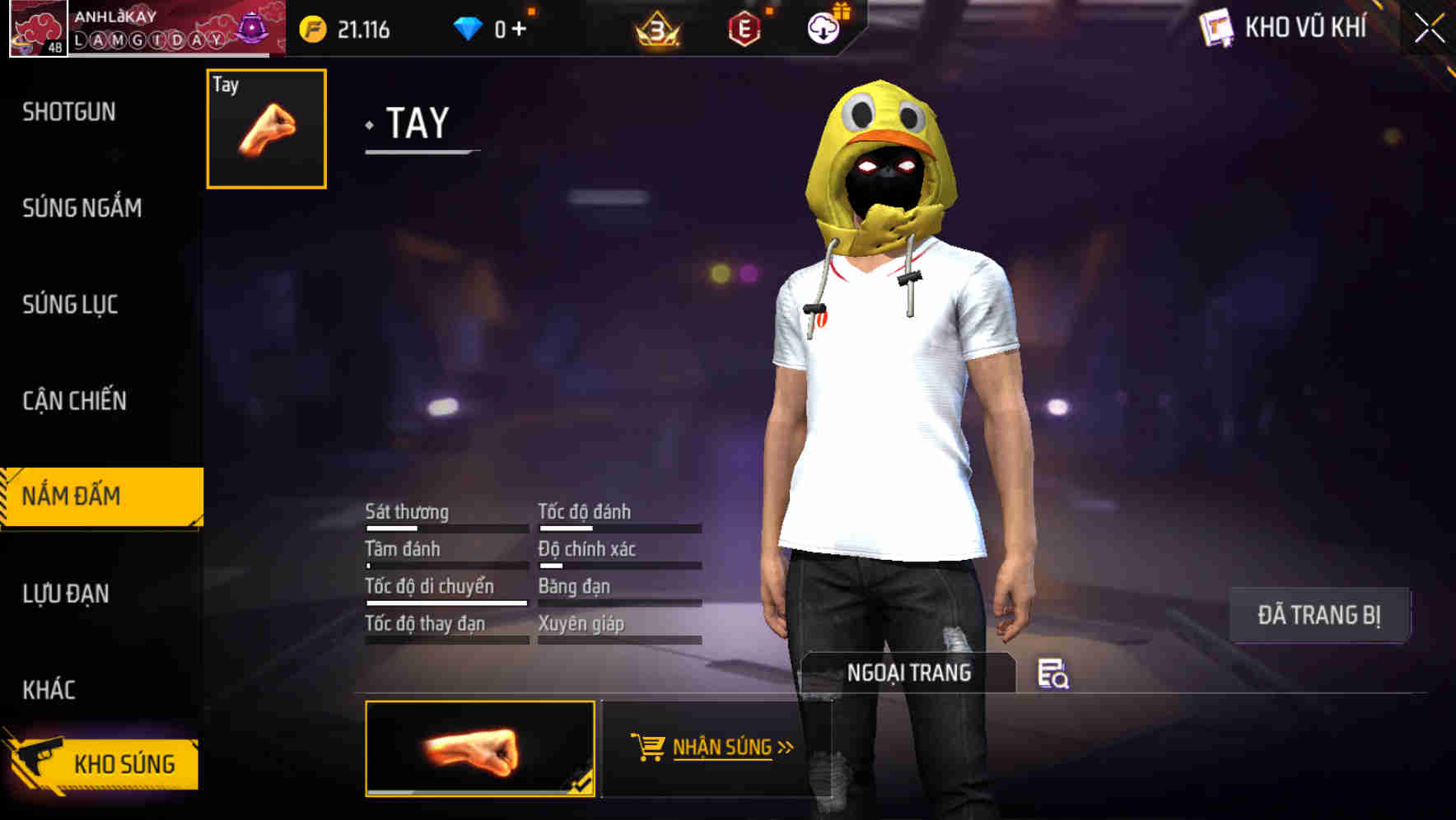Switch to the NGOẠI TRANG tab
The width and height of the screenshot is (1456, 820).
[910, 673]
